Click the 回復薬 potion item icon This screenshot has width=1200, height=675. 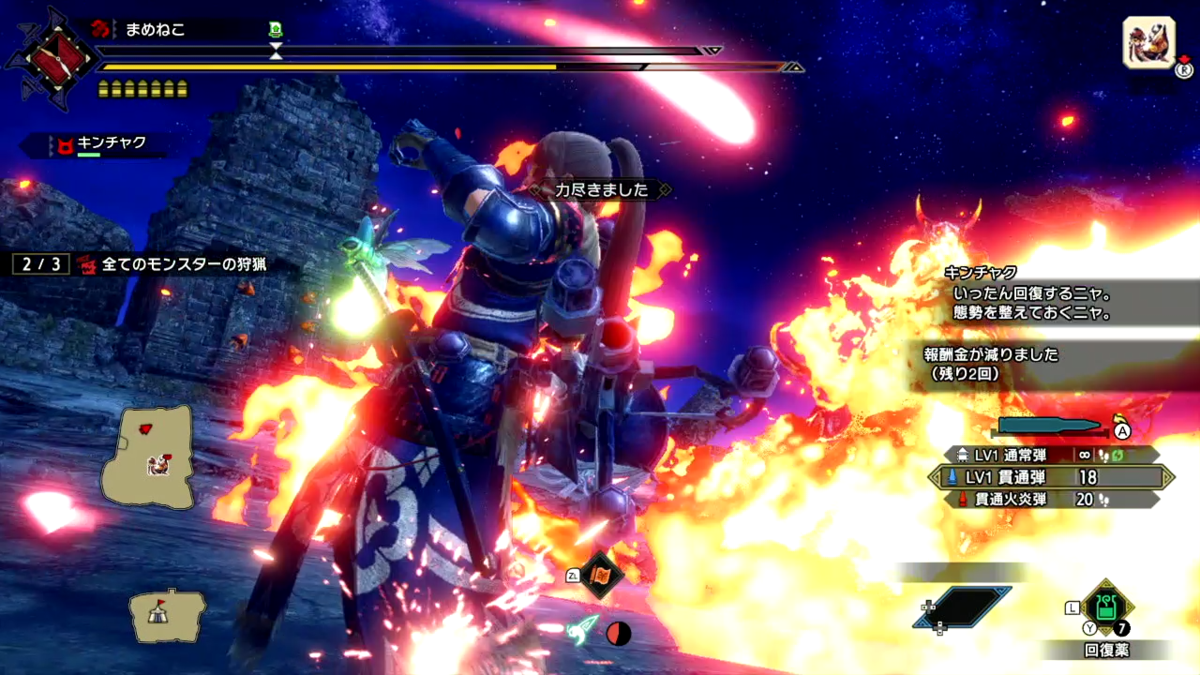point(1106,604)
